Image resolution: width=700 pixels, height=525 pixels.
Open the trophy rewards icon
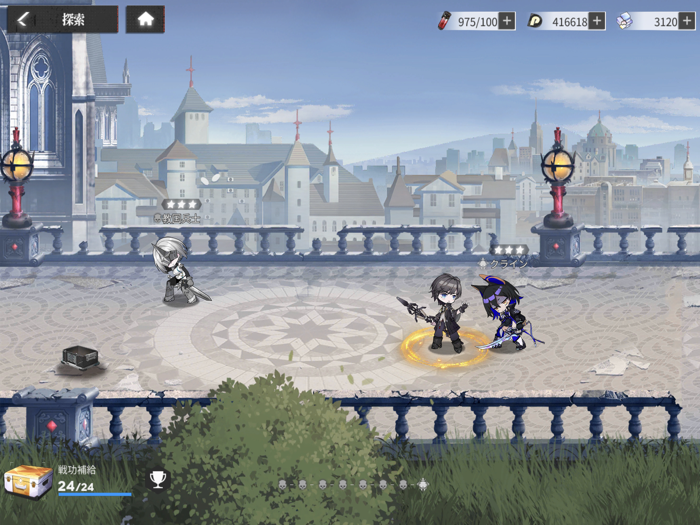click(x=158, y=480)
